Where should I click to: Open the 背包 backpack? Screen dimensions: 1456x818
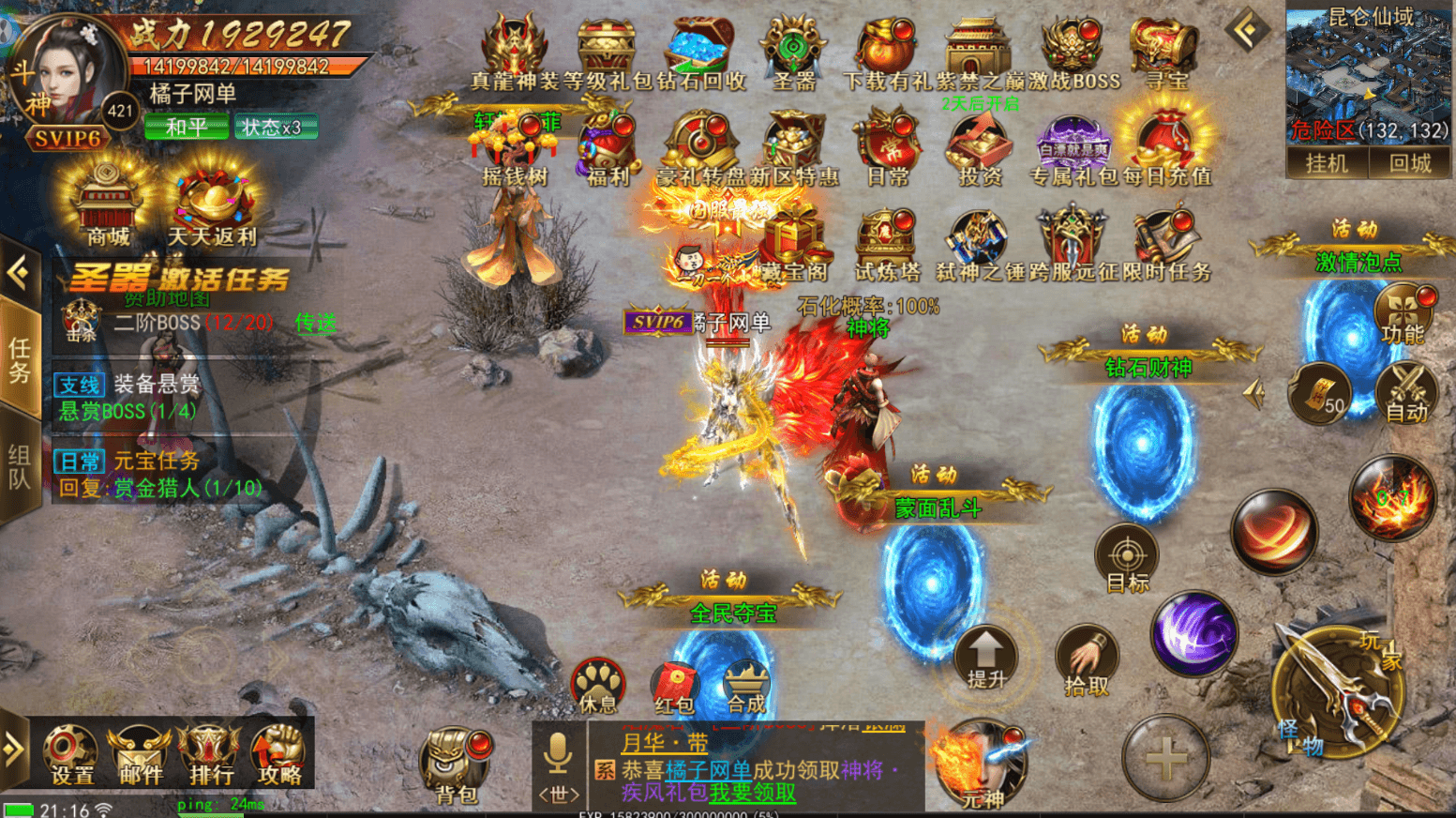coord(457,765)
